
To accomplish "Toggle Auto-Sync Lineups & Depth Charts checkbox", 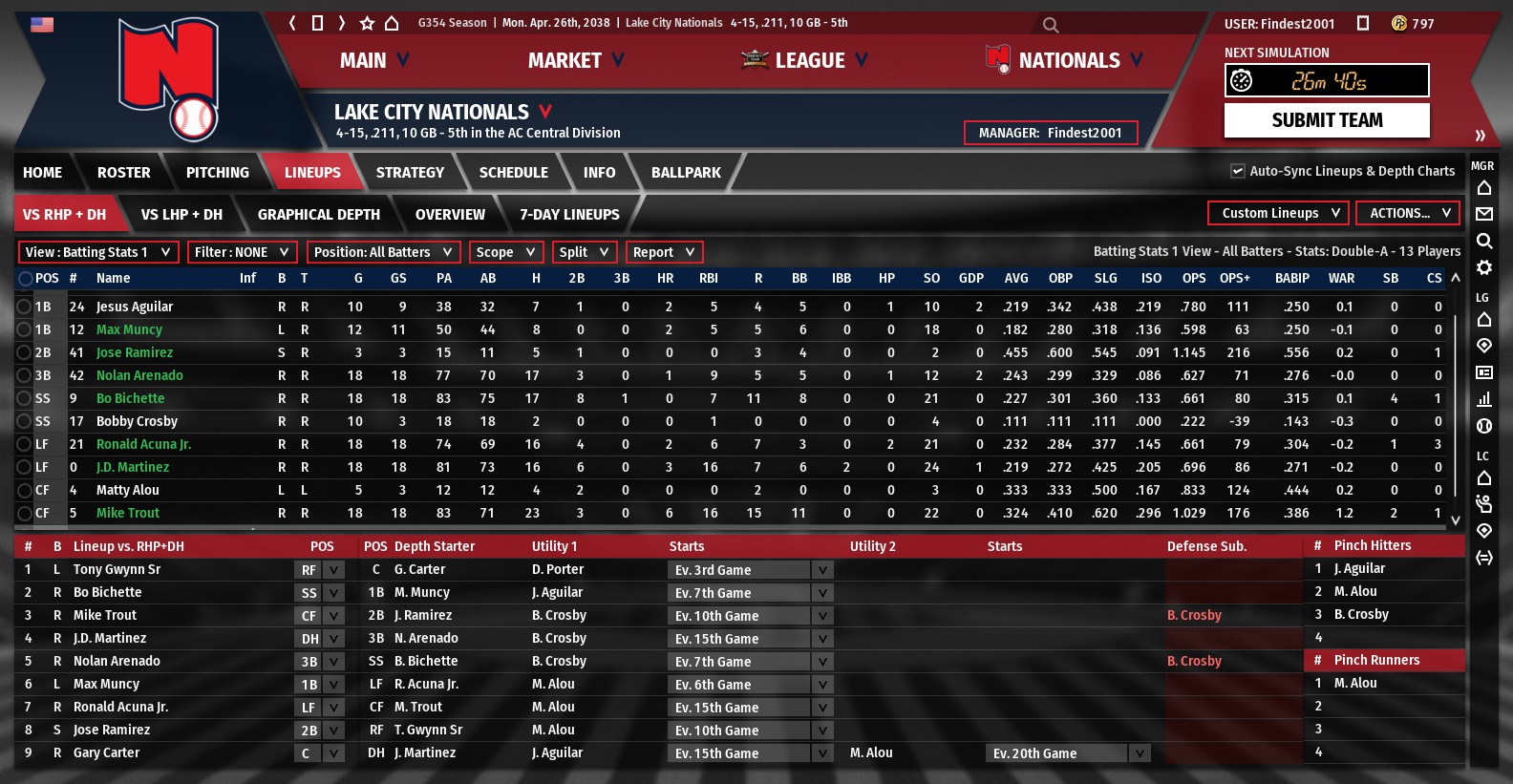I will [1238, 171].
